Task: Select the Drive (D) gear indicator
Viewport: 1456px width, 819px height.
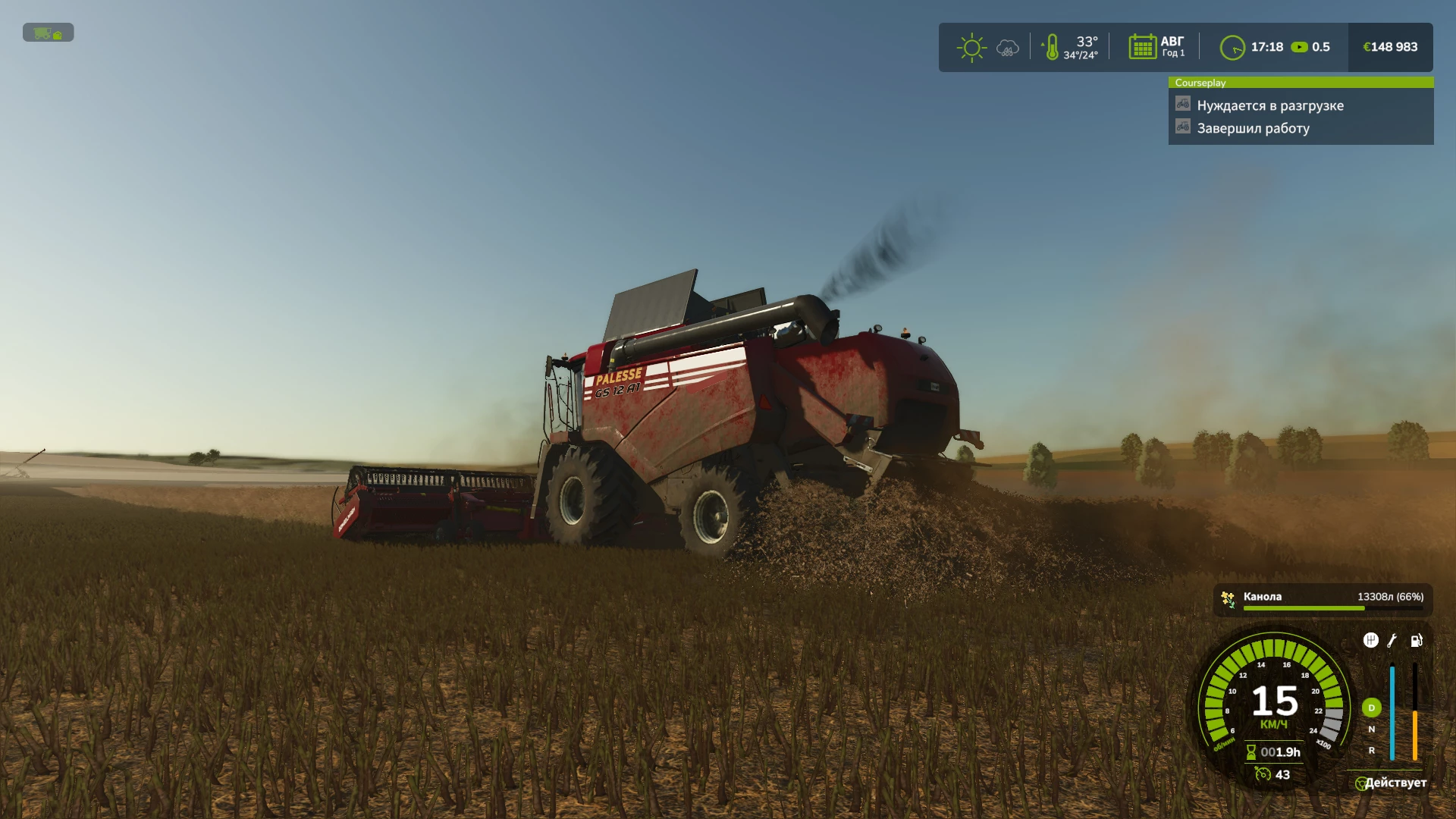Action: tap(1371, 708)
